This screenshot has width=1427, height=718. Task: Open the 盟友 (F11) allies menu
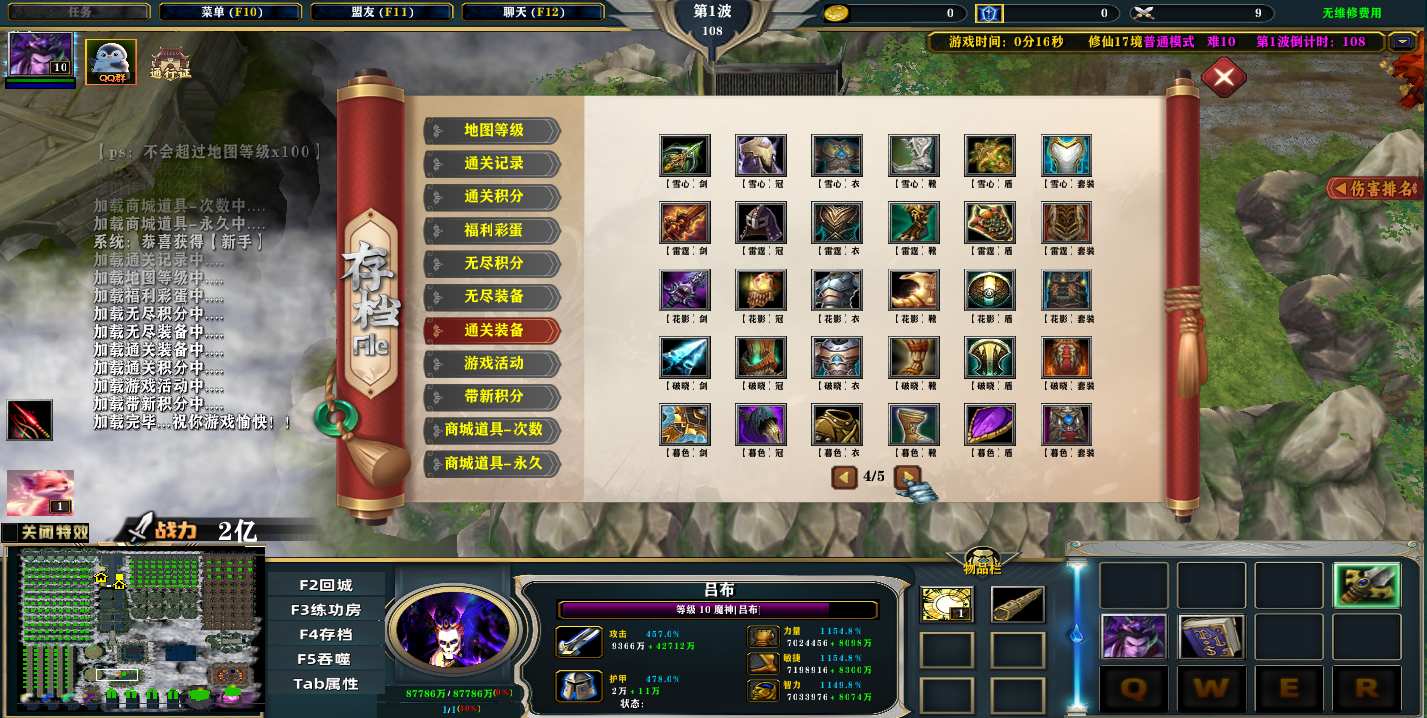click(382, 12)
